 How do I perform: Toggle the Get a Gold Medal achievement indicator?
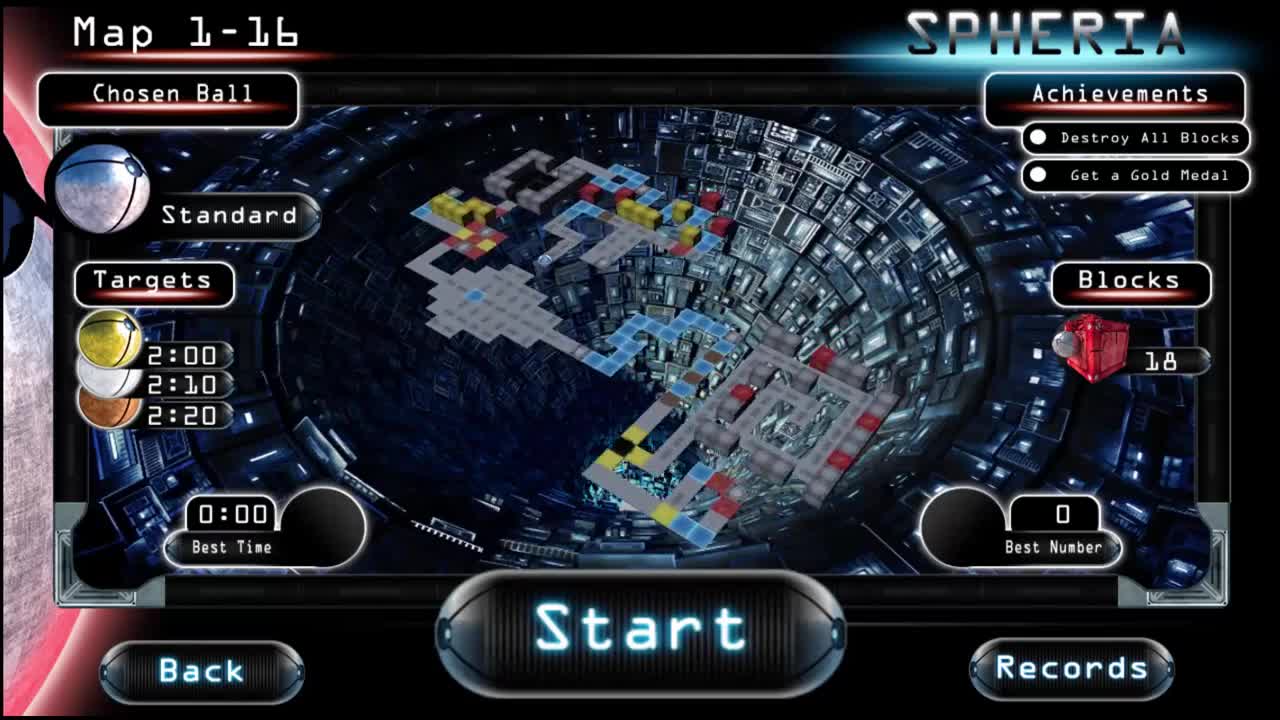tap(1040, 175)
